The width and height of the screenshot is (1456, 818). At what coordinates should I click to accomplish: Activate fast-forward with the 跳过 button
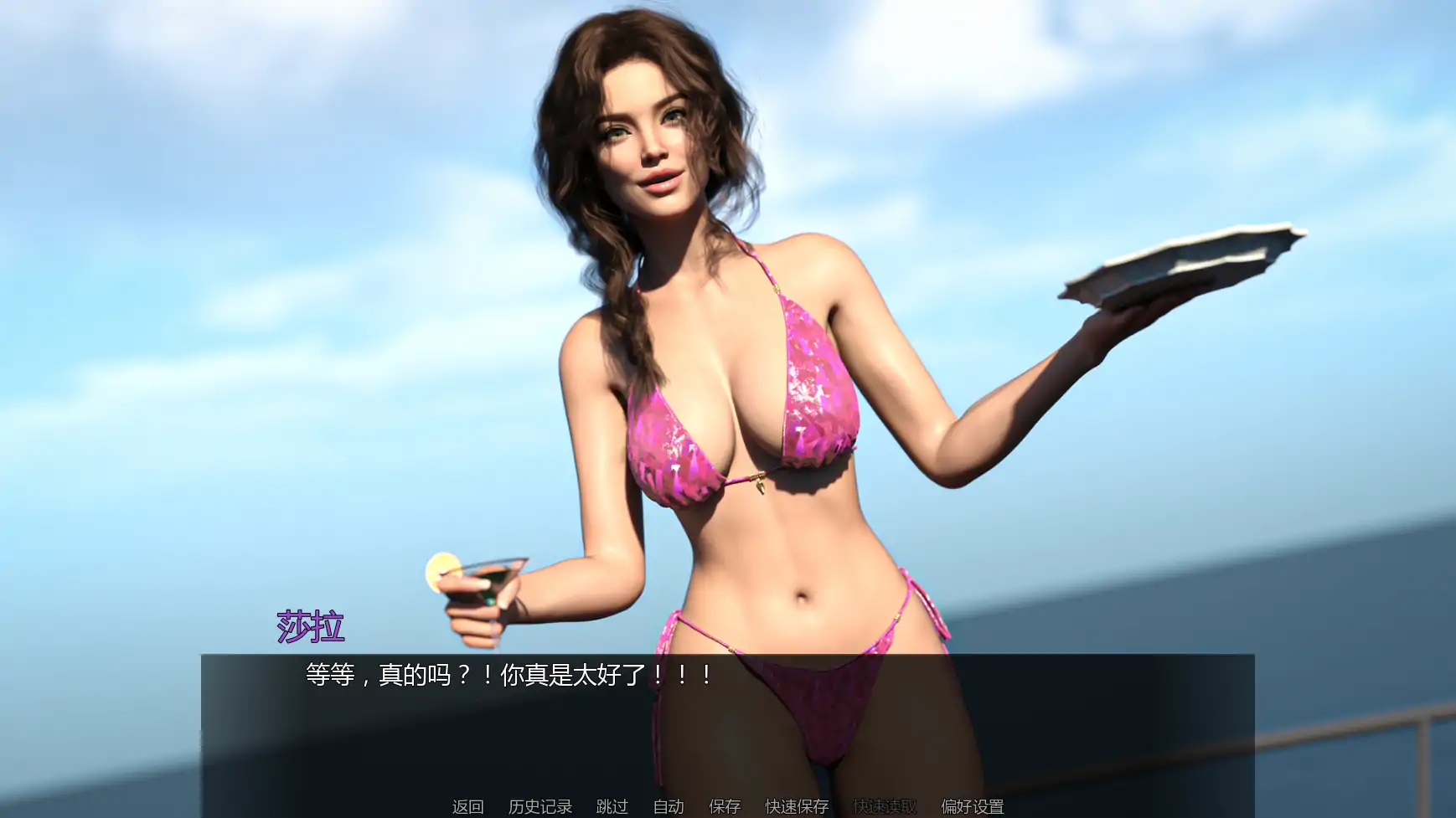coord(613,807)
